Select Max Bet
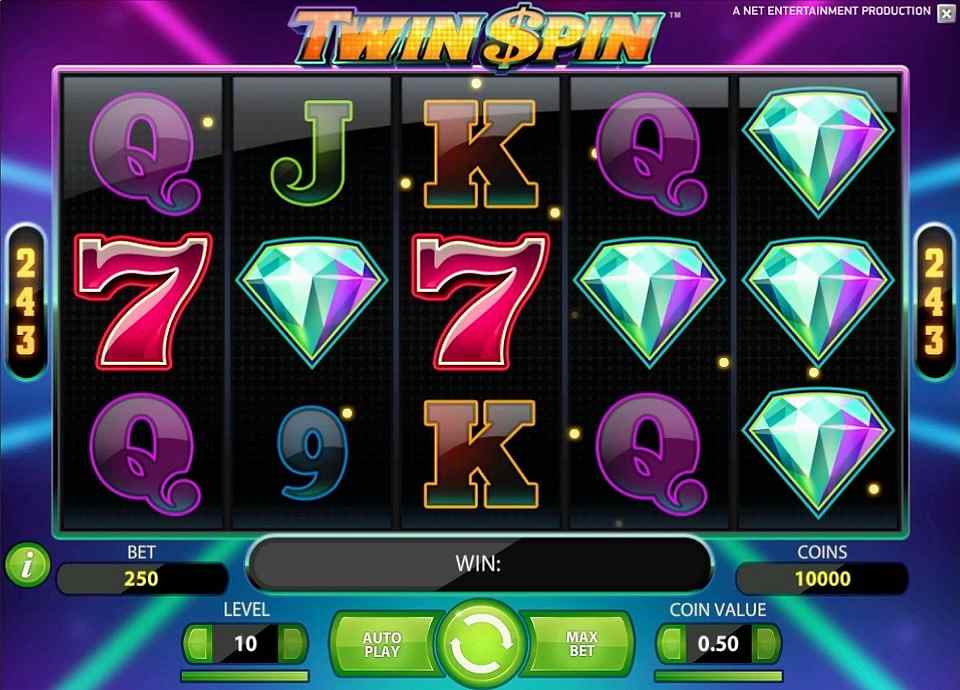This screenshot has height=690, width=960. click(582, 644)
